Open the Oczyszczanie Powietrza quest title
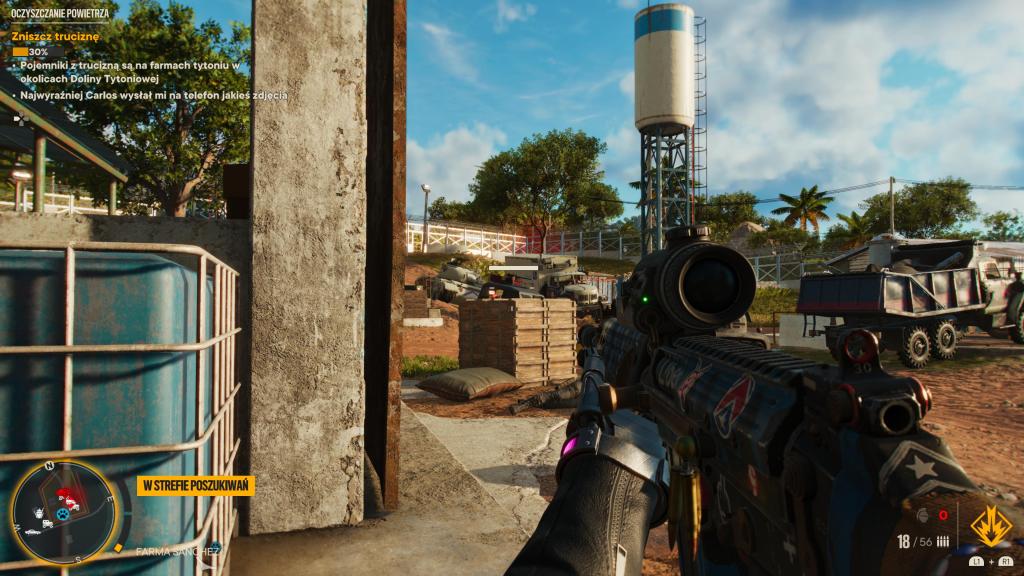 [59, 12]
